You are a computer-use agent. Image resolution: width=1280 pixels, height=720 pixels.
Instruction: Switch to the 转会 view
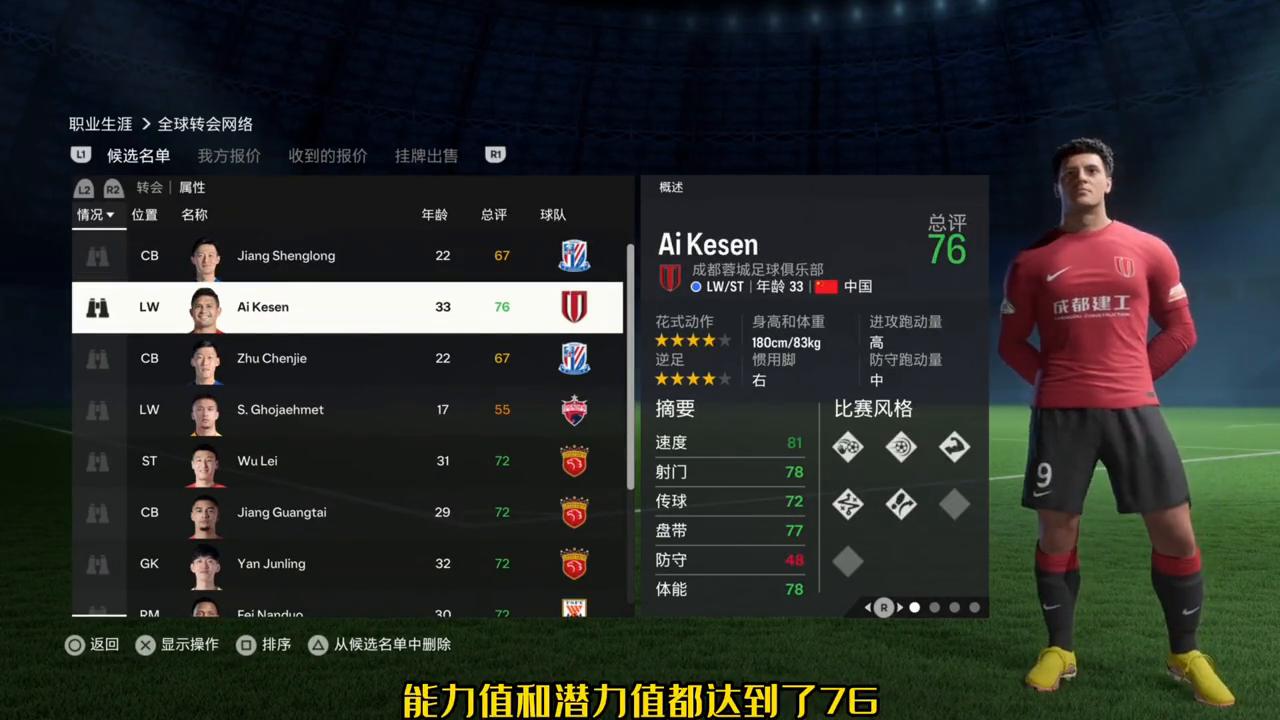[150, 188]
